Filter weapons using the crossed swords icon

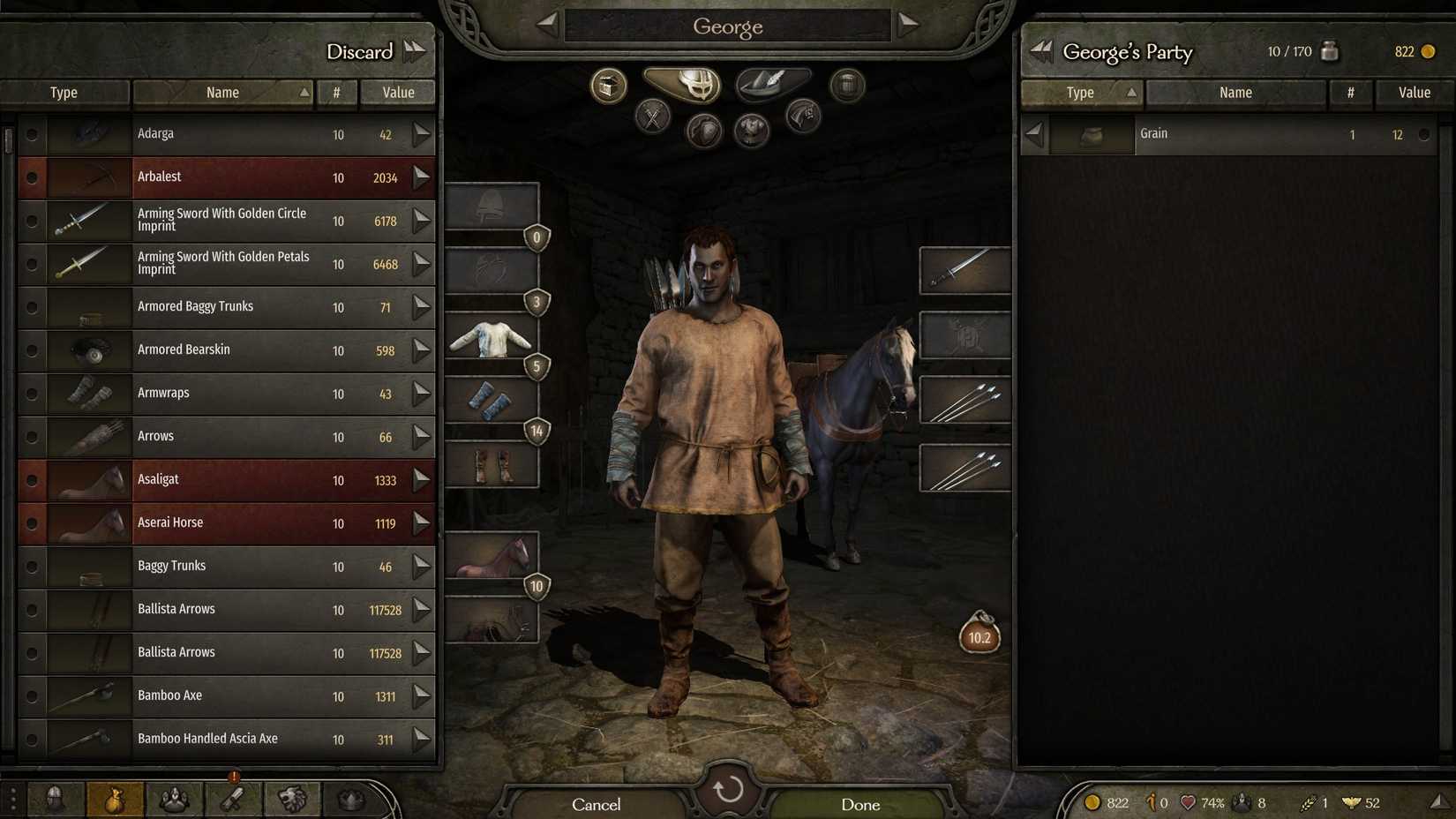[653, 116]
